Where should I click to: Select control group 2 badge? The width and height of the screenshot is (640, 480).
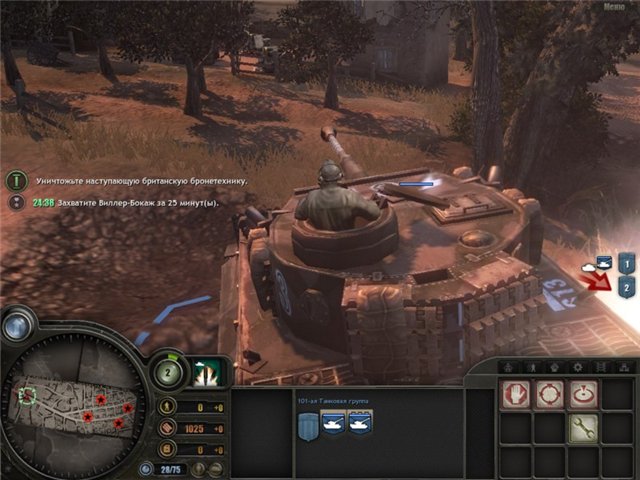[x=626, y=288]
